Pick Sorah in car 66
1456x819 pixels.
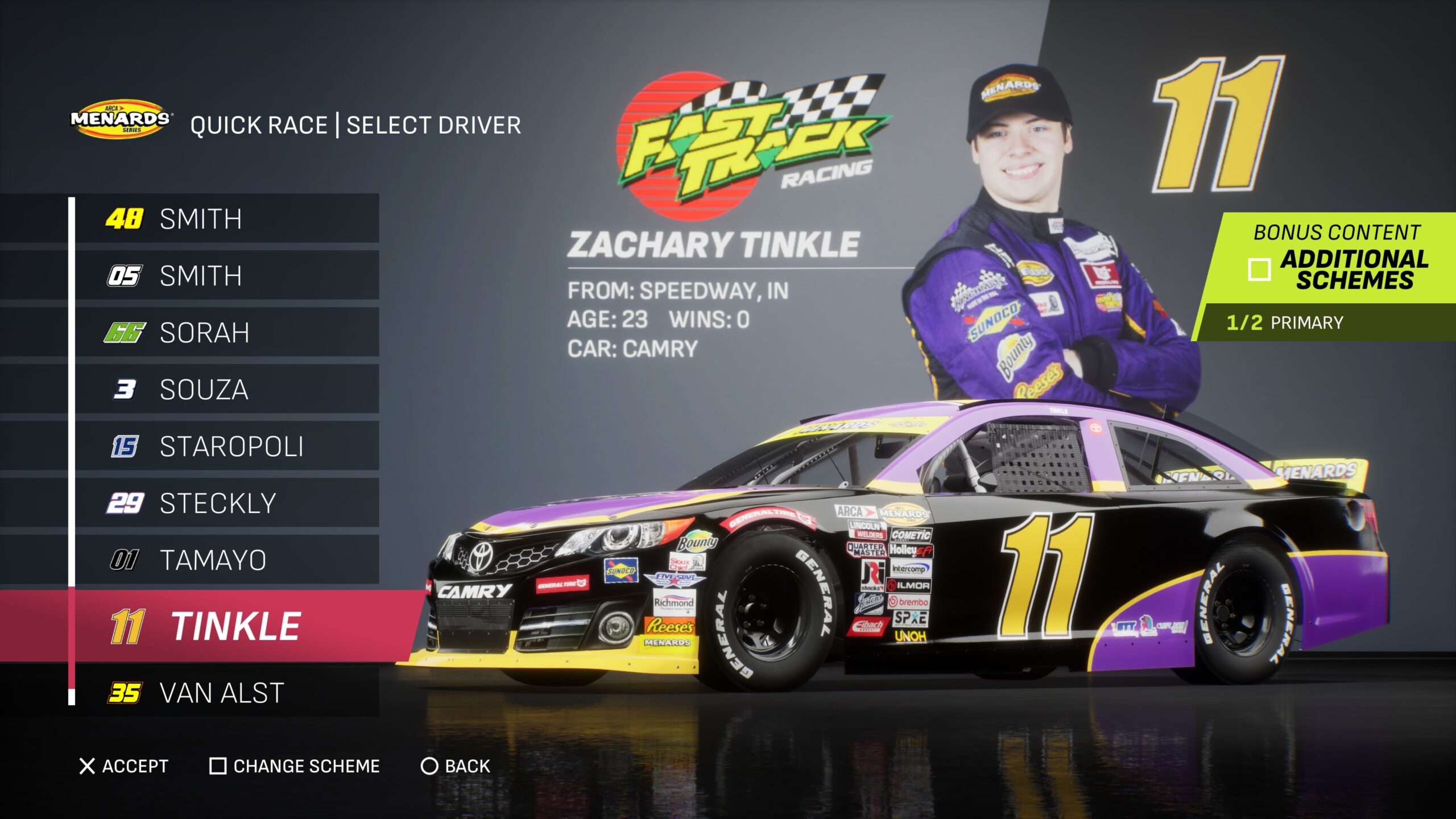226,332
